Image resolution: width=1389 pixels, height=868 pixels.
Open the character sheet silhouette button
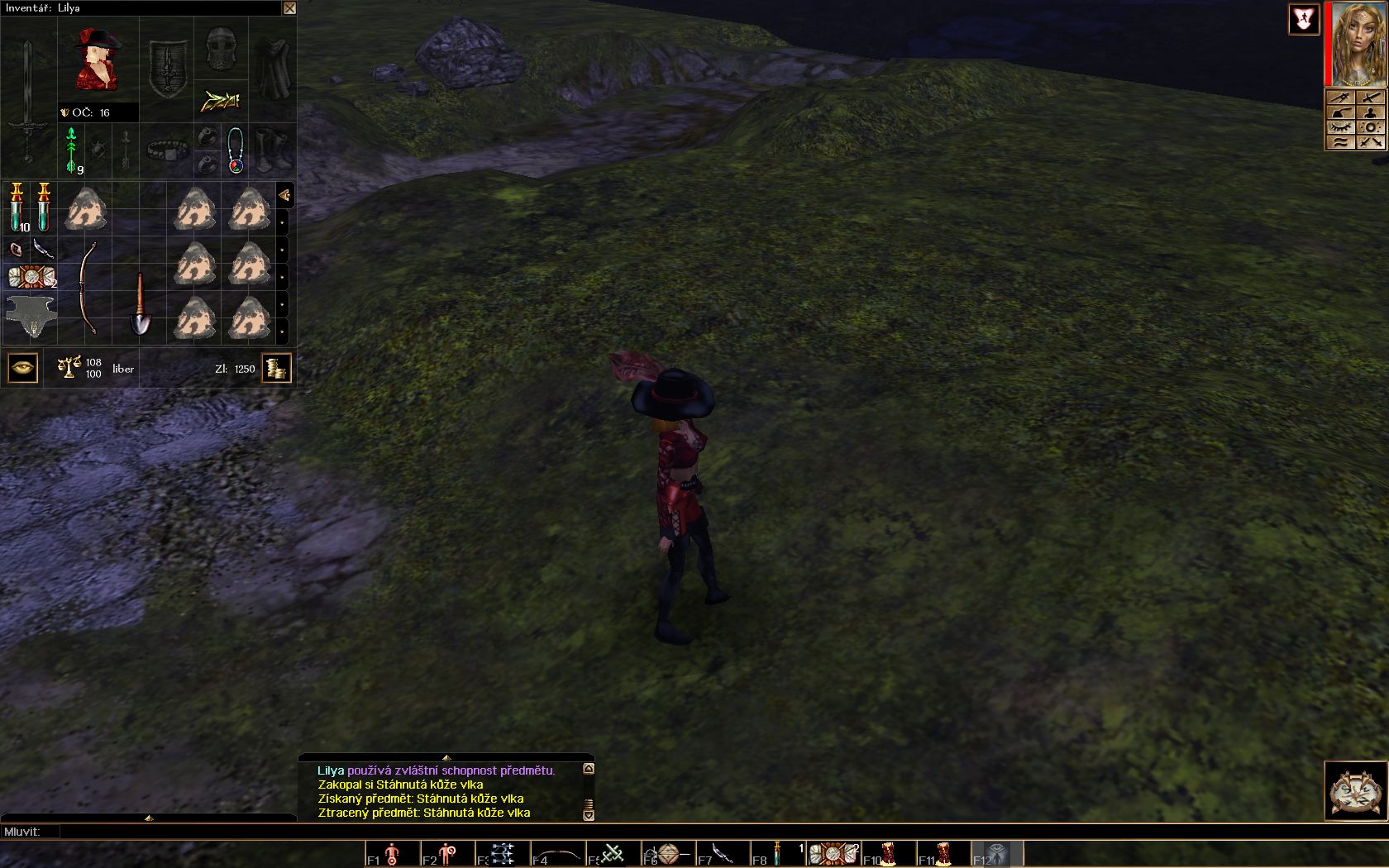tap(1371, 112)
